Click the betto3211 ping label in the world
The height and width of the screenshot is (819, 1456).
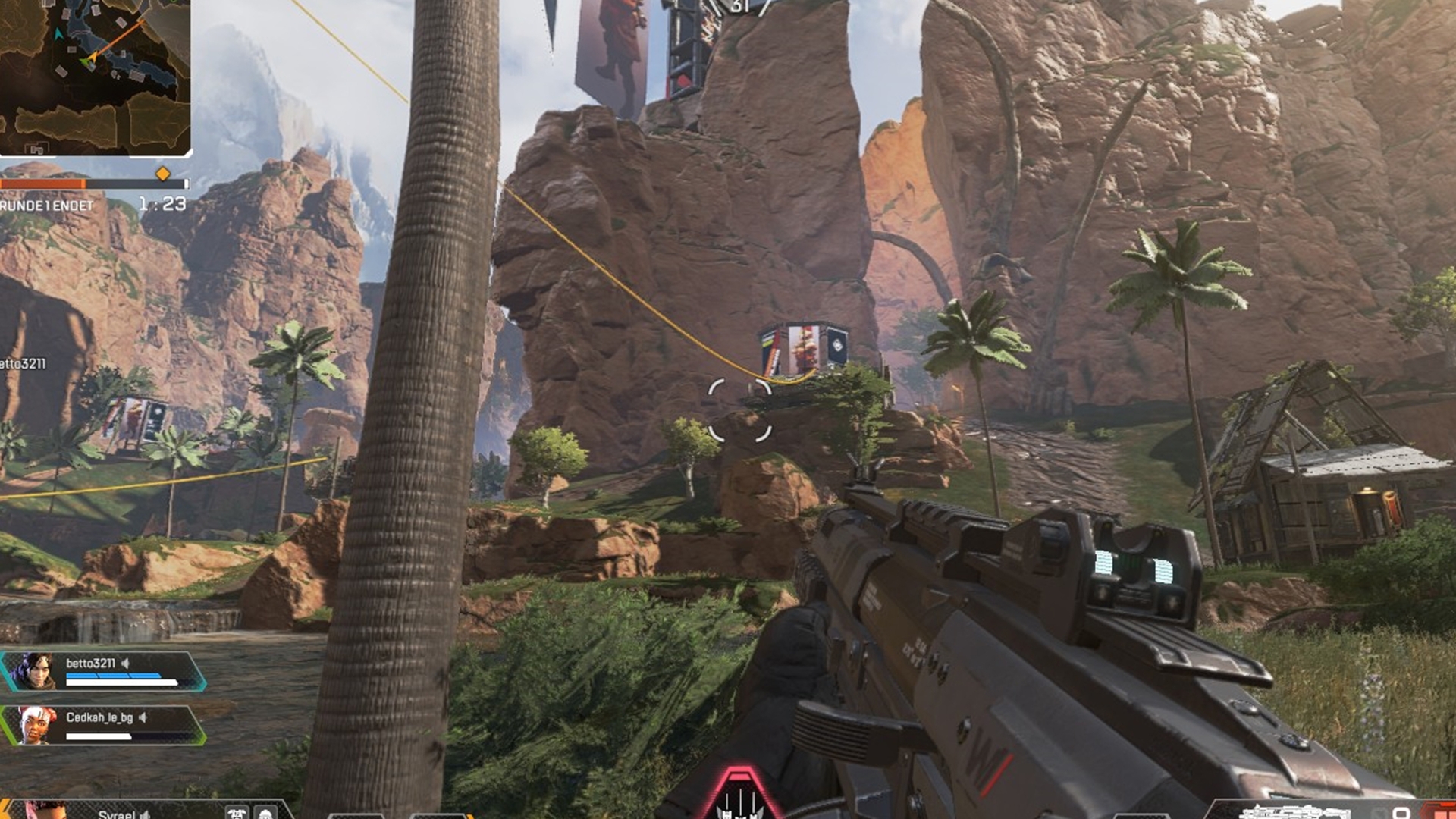click(24, 364)
